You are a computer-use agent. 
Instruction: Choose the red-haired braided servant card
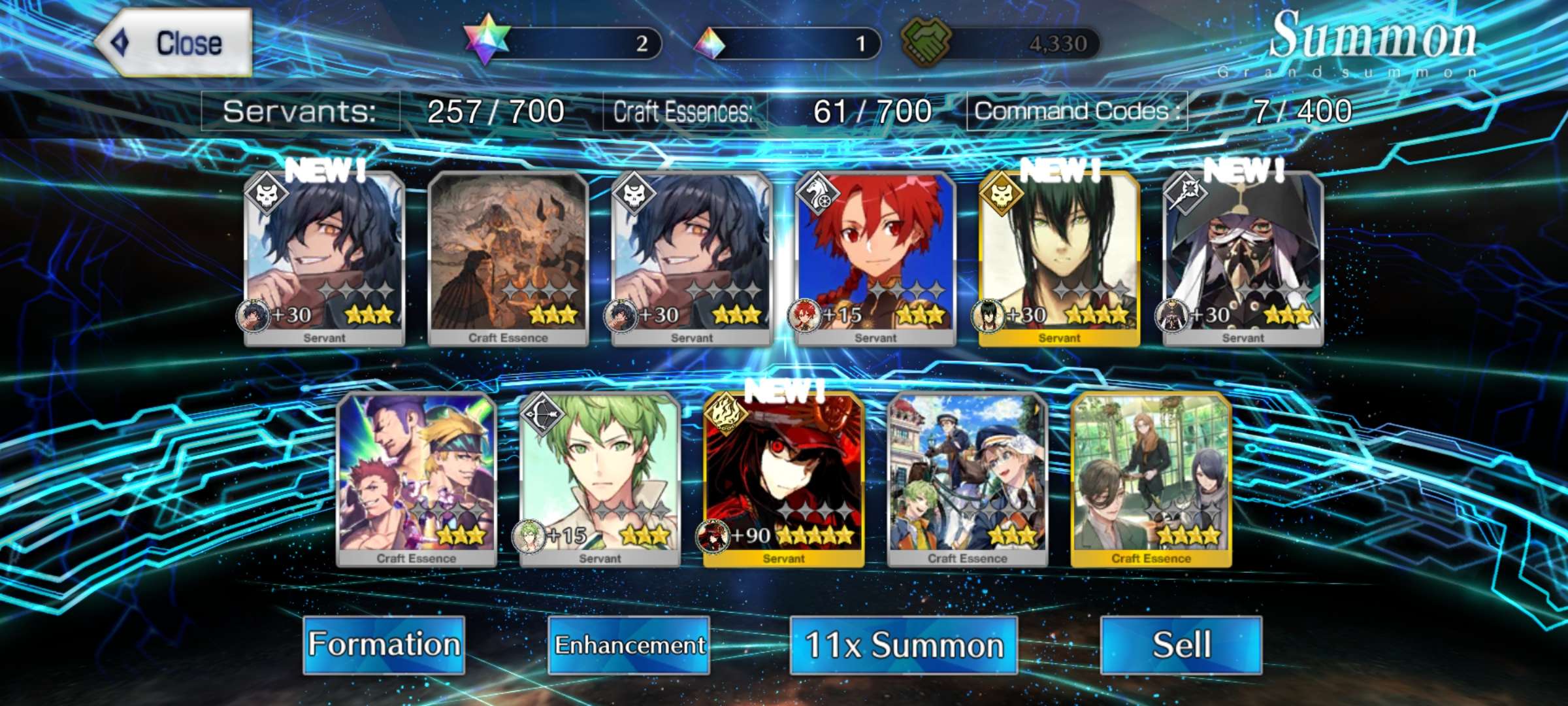[875, 258]
